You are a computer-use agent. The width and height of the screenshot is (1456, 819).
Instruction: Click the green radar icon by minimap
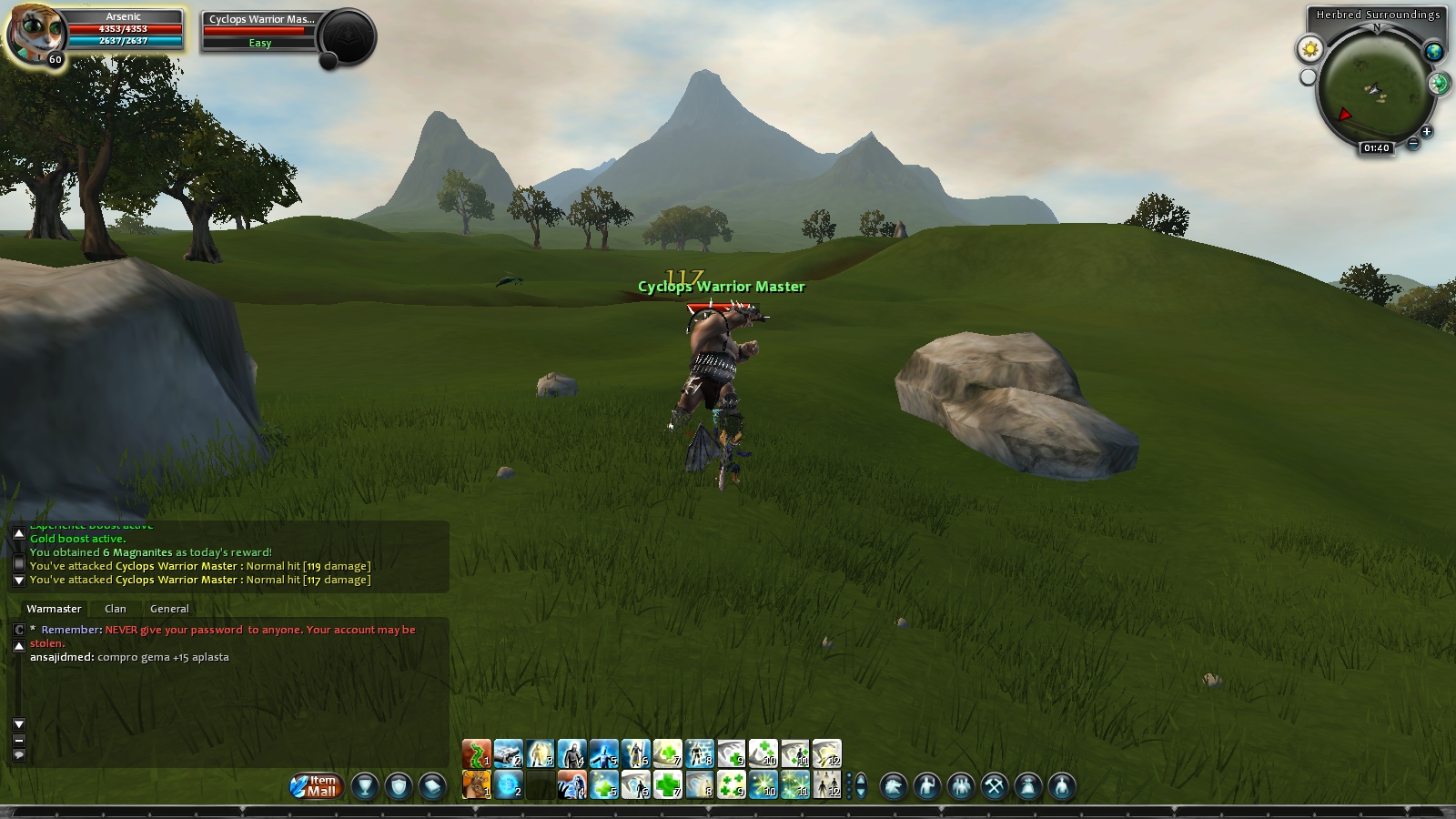pyautogui.click(x=1439, y=85)
